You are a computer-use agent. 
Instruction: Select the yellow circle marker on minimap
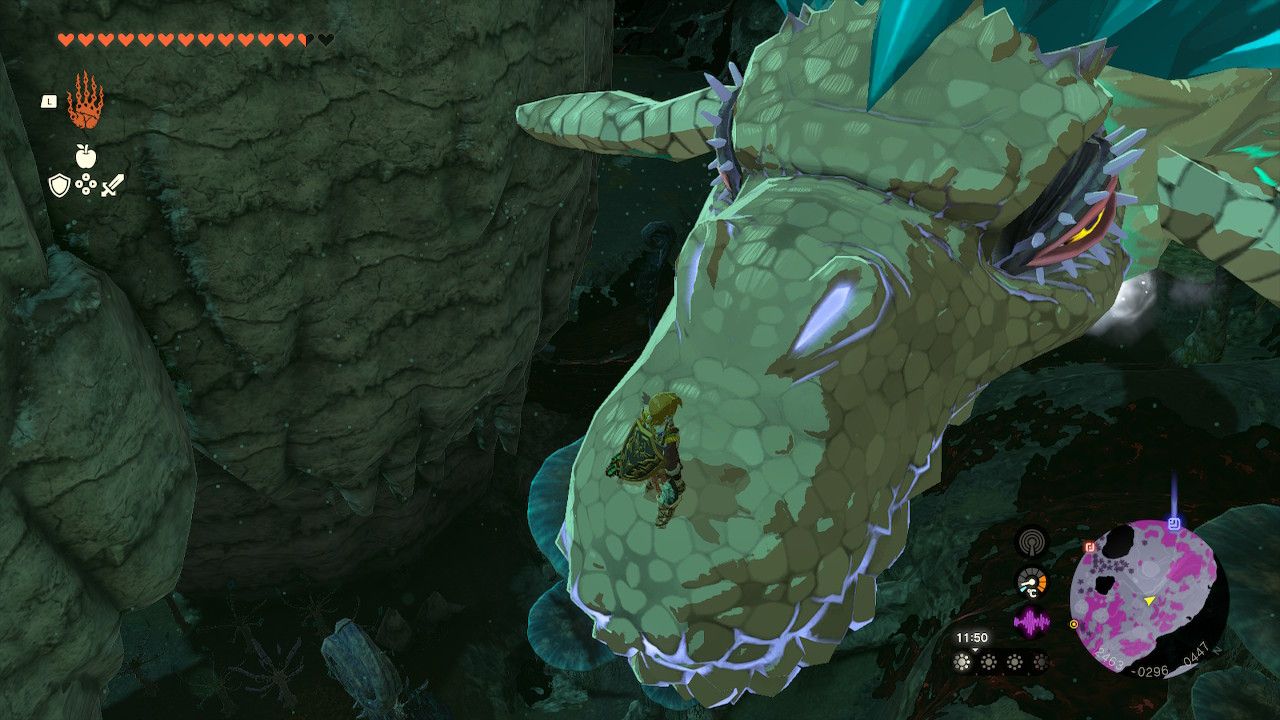[x=1073, y=624]
